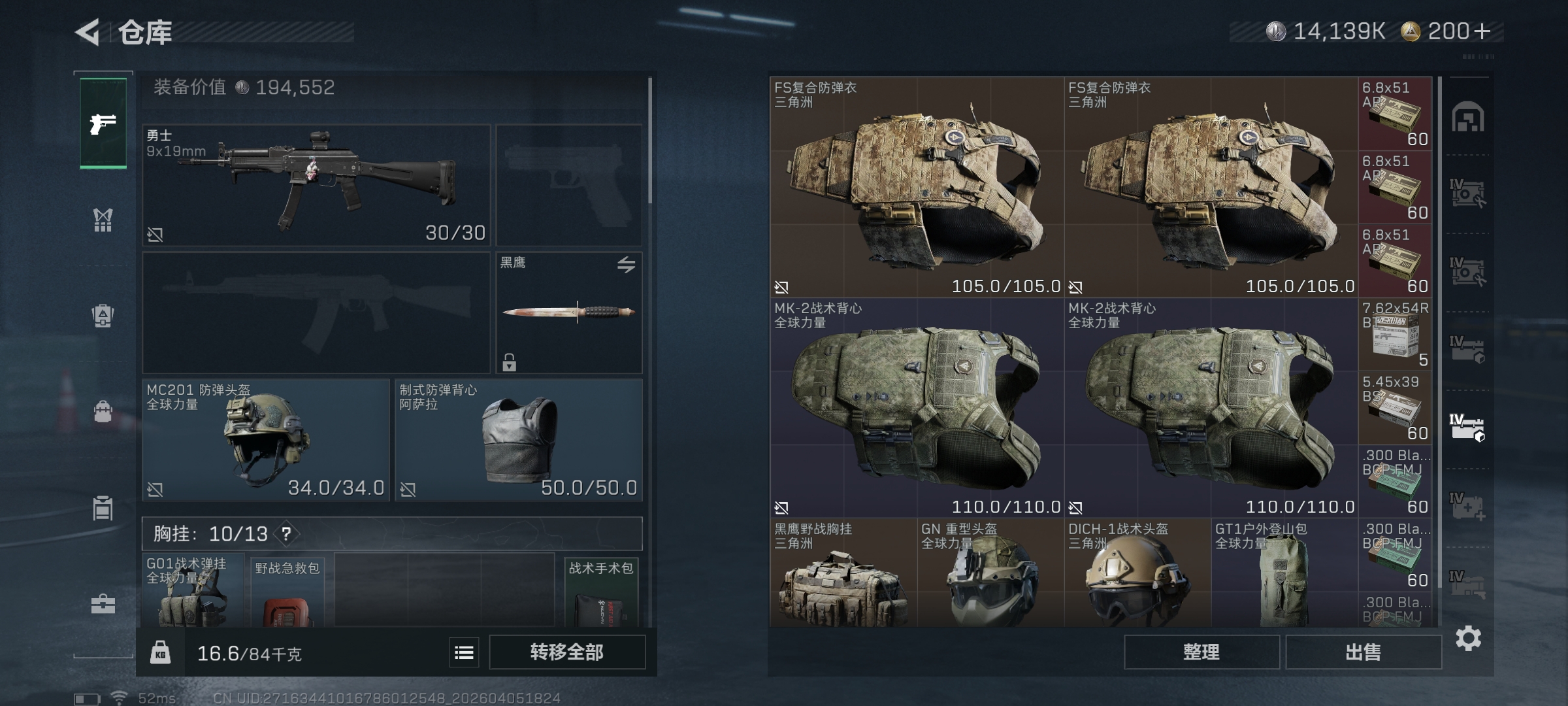Screen dimensions: 1568x706
Task: Switch to the pistol weapons tab
Action: pos(103,124)
